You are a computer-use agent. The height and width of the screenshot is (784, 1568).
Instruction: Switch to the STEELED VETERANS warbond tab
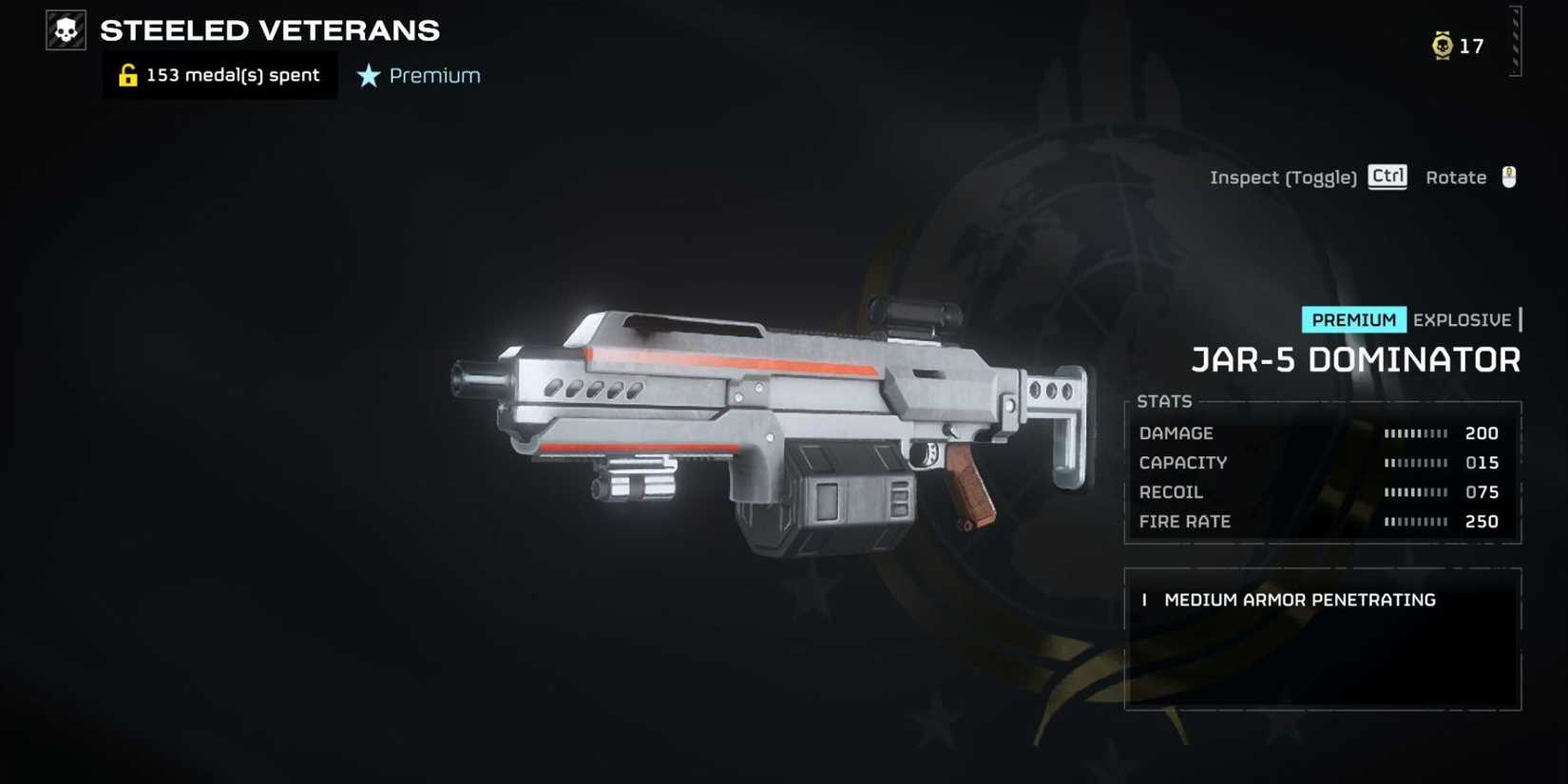tap(271, 29)
